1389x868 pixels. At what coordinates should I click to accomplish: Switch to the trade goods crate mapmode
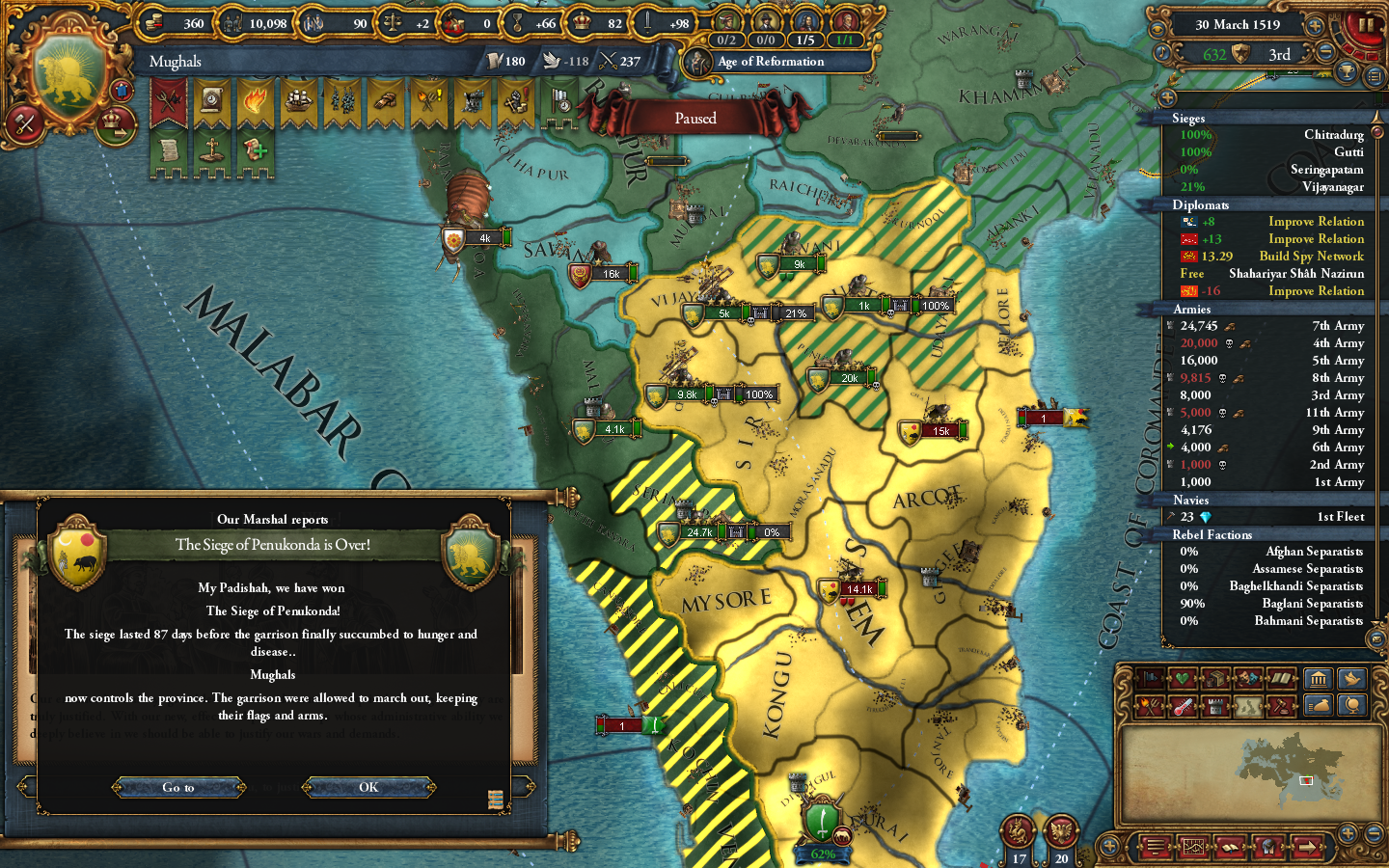click(1216, 679)
